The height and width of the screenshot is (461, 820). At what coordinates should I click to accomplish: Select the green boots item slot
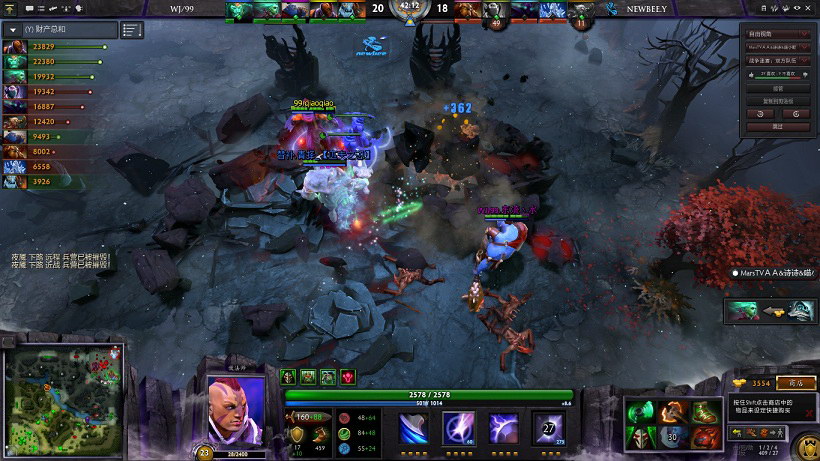click(x=705, y=411)
